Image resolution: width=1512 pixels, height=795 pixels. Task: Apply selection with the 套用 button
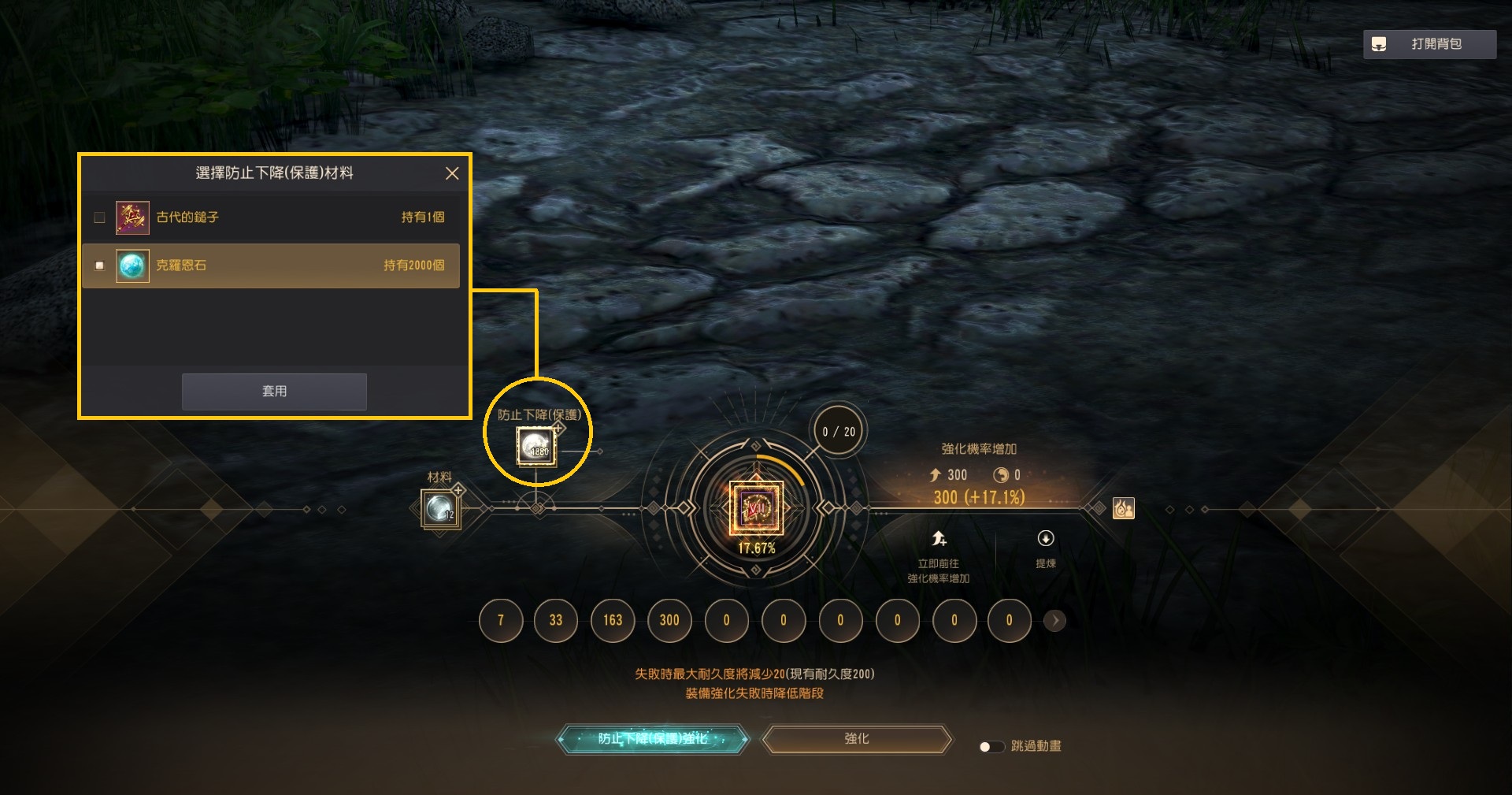click(x=274, y=392)
